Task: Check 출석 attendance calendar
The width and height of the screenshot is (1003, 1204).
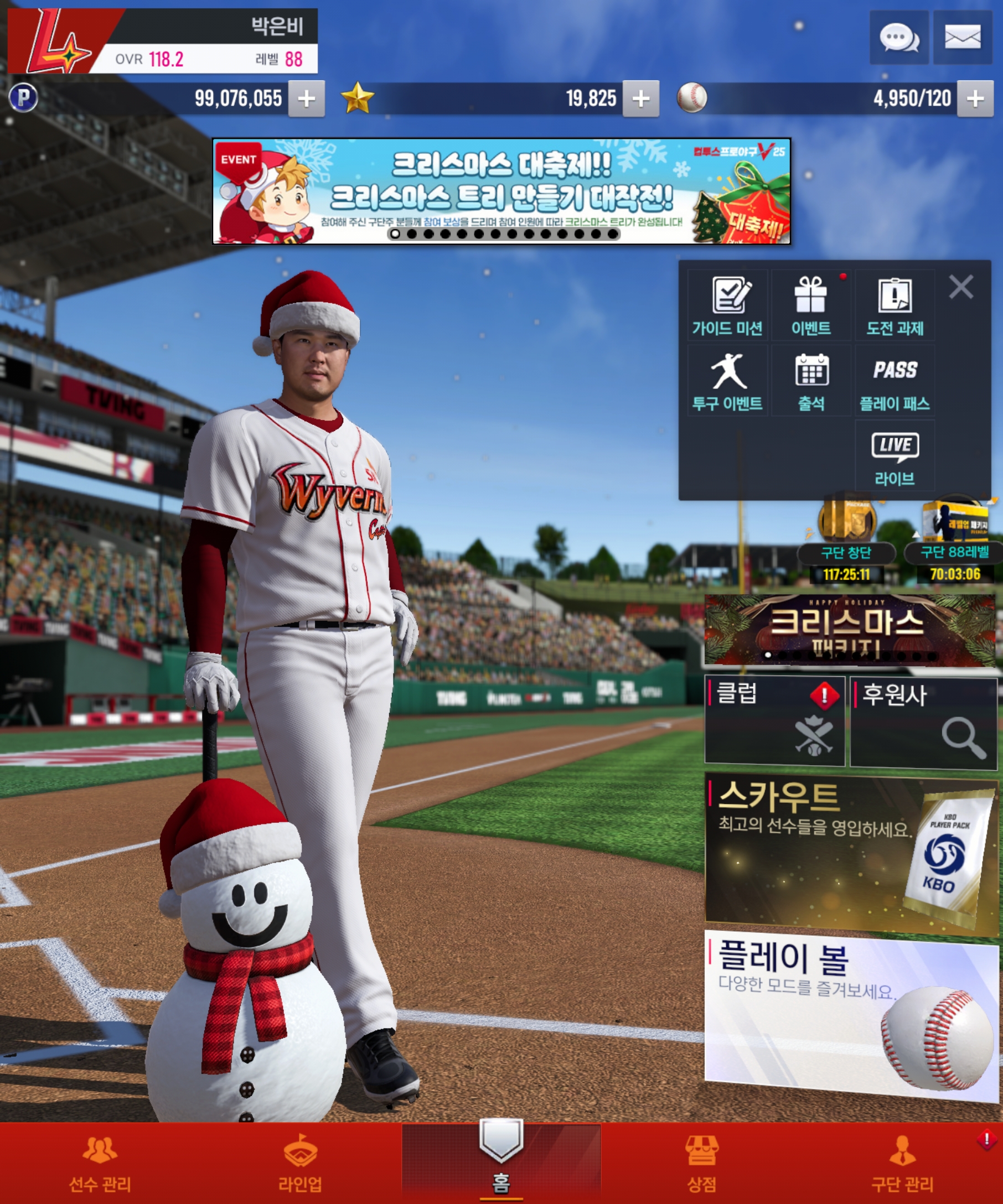Action: point(811,381)
